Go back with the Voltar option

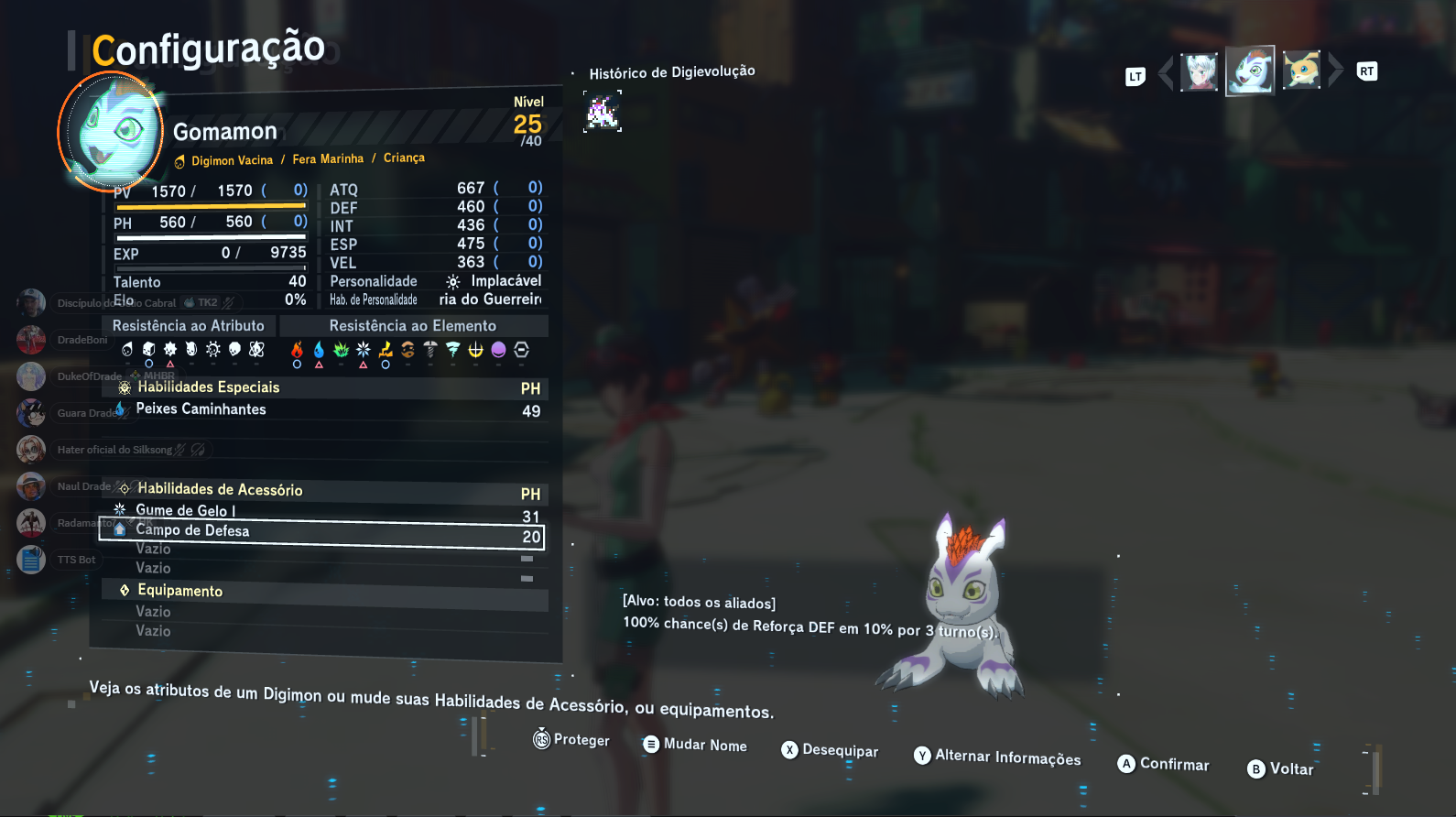click(1281, 769)
